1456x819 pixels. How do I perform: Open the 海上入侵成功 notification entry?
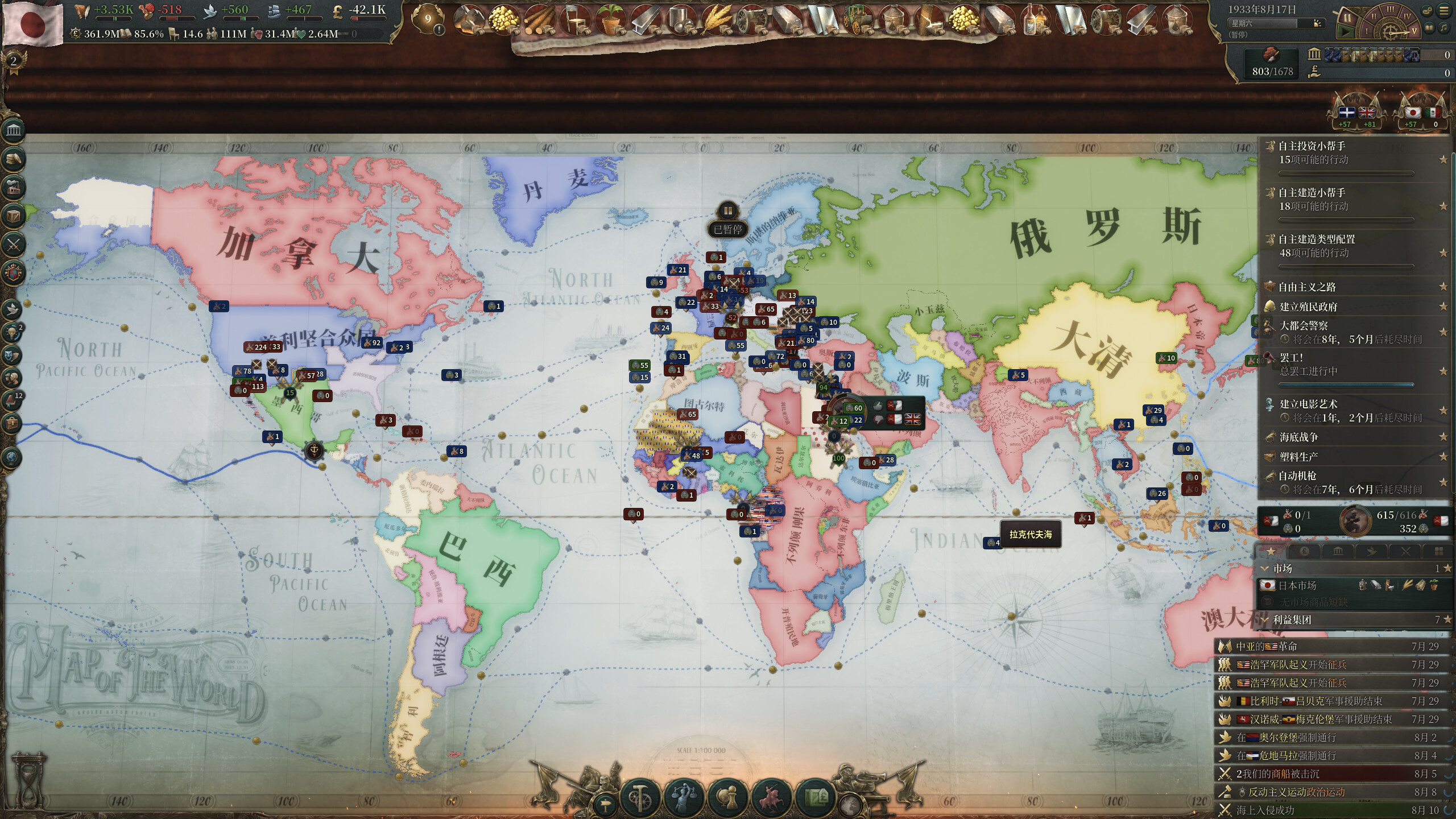tap(1265, 810)
